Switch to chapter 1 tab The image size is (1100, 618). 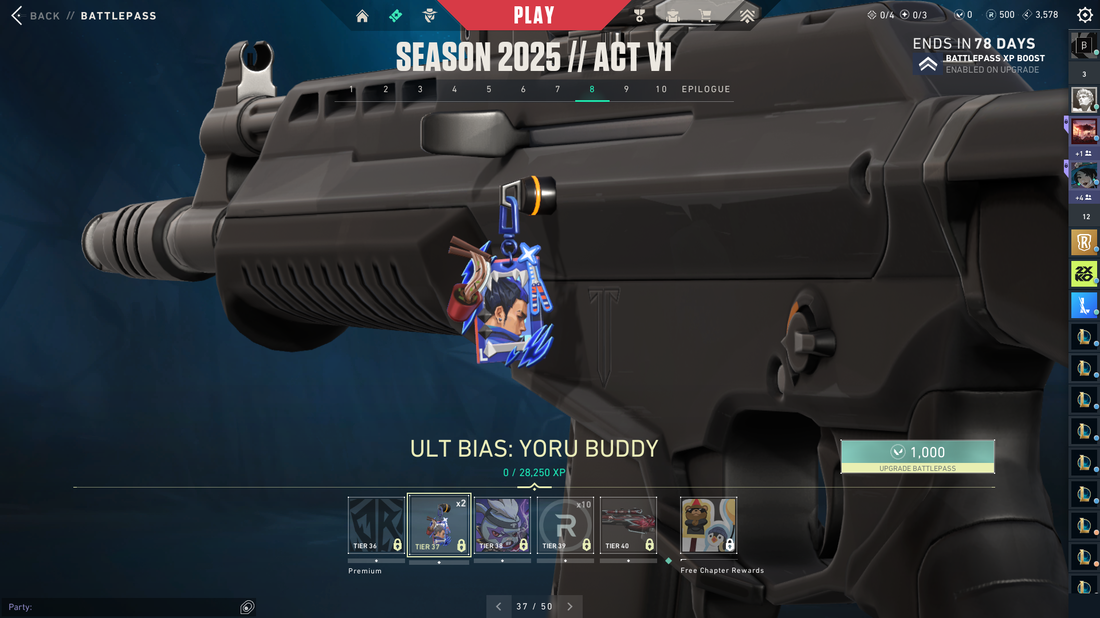[x=351, y=89]
